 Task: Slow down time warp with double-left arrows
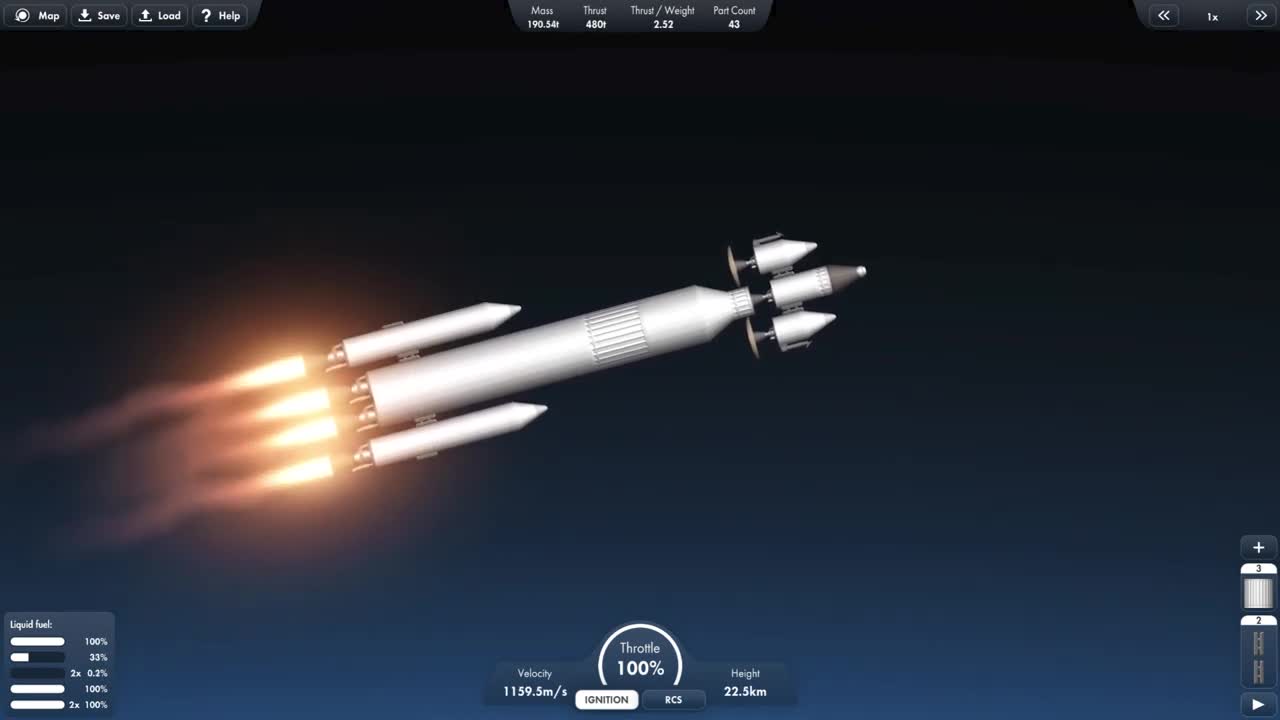1163,15
